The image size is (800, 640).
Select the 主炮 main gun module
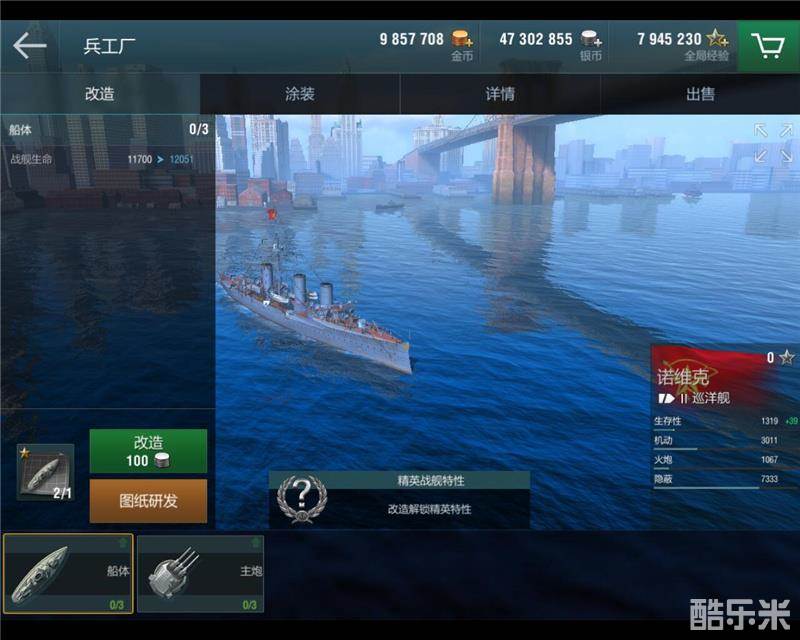200,573
